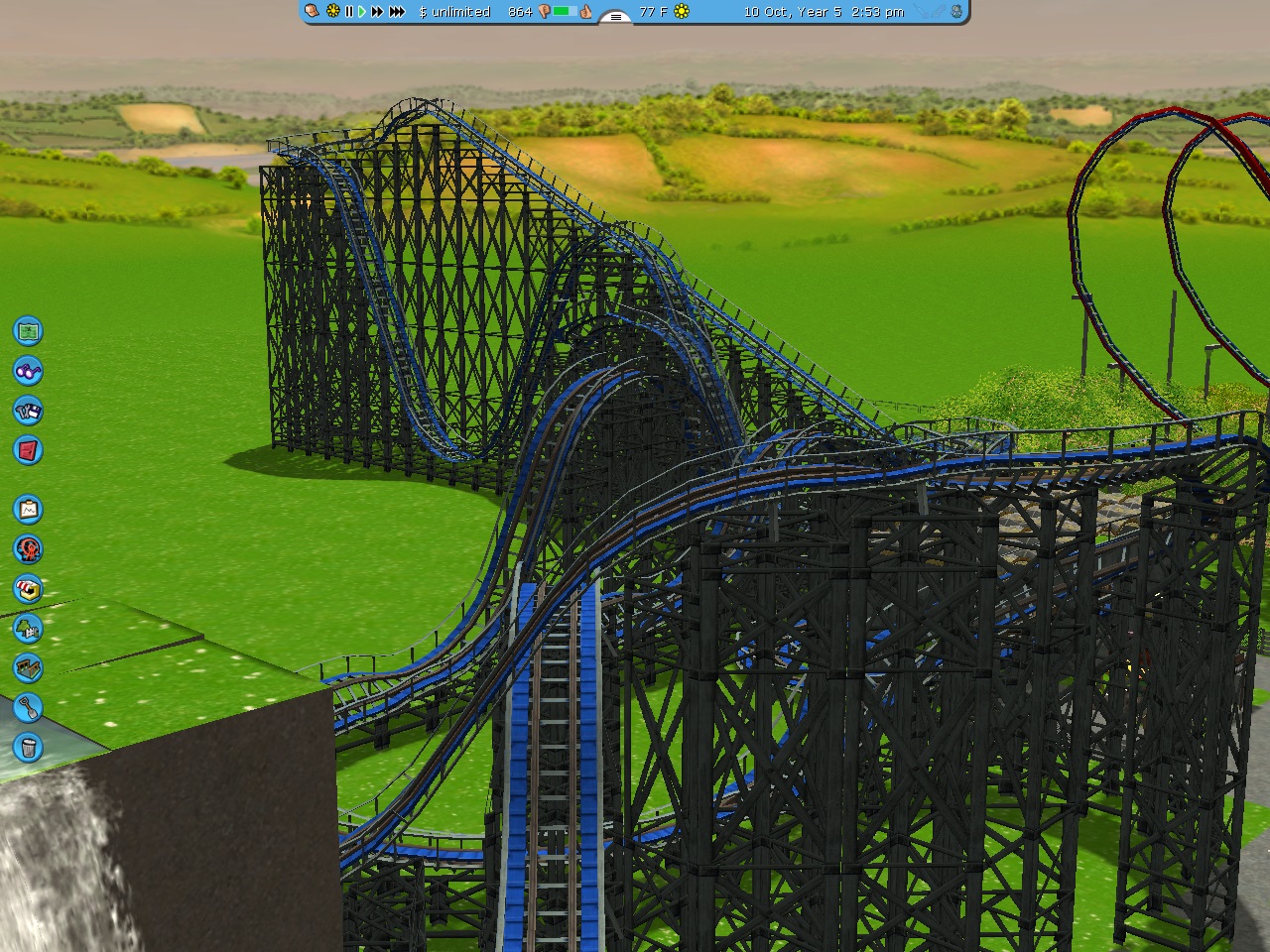This screenshot has height=952, width=1270.
Task: Click the messages icon at top-bar left end
Action: [313, 12]
